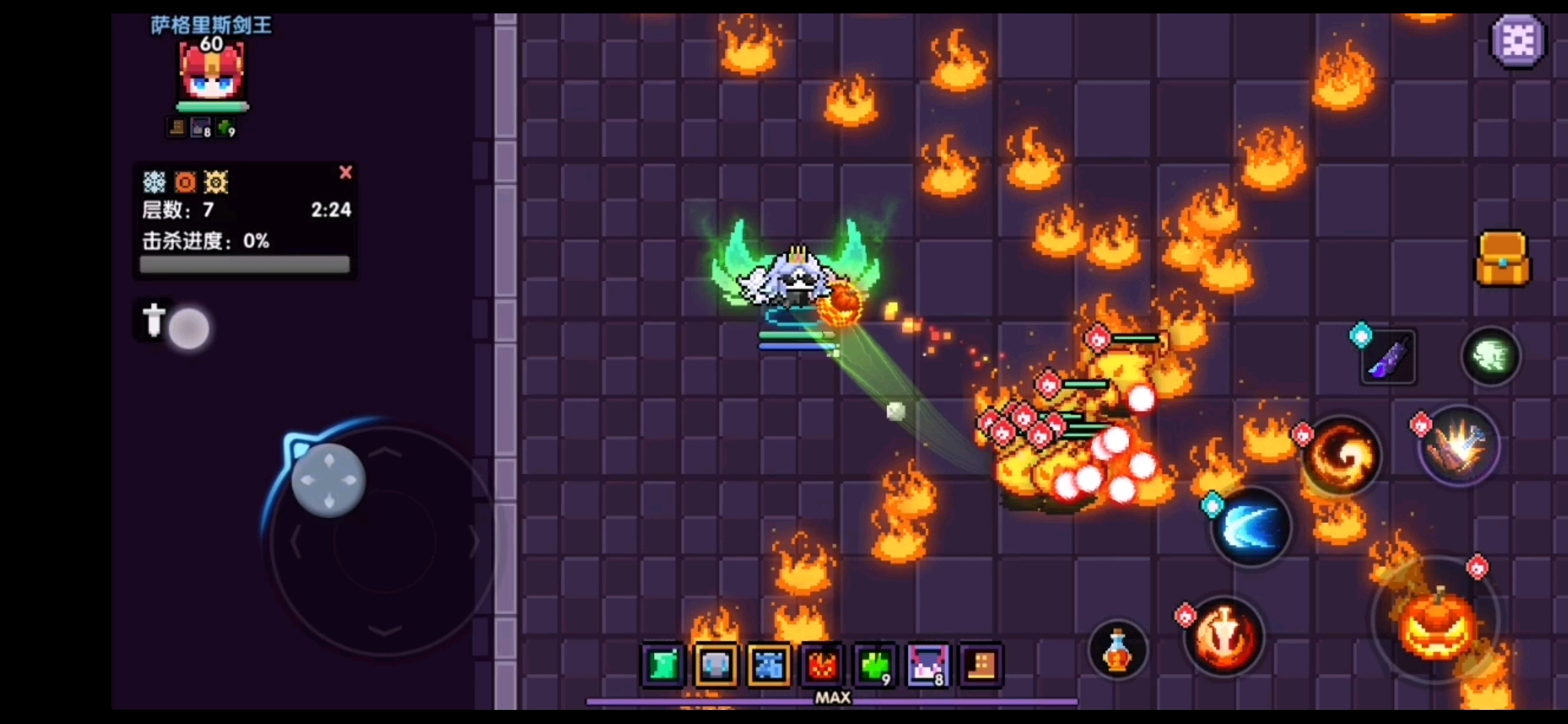1568x724 pixels.
Task: Trigger the flaming sword skill
Action: click(1224, 637)
